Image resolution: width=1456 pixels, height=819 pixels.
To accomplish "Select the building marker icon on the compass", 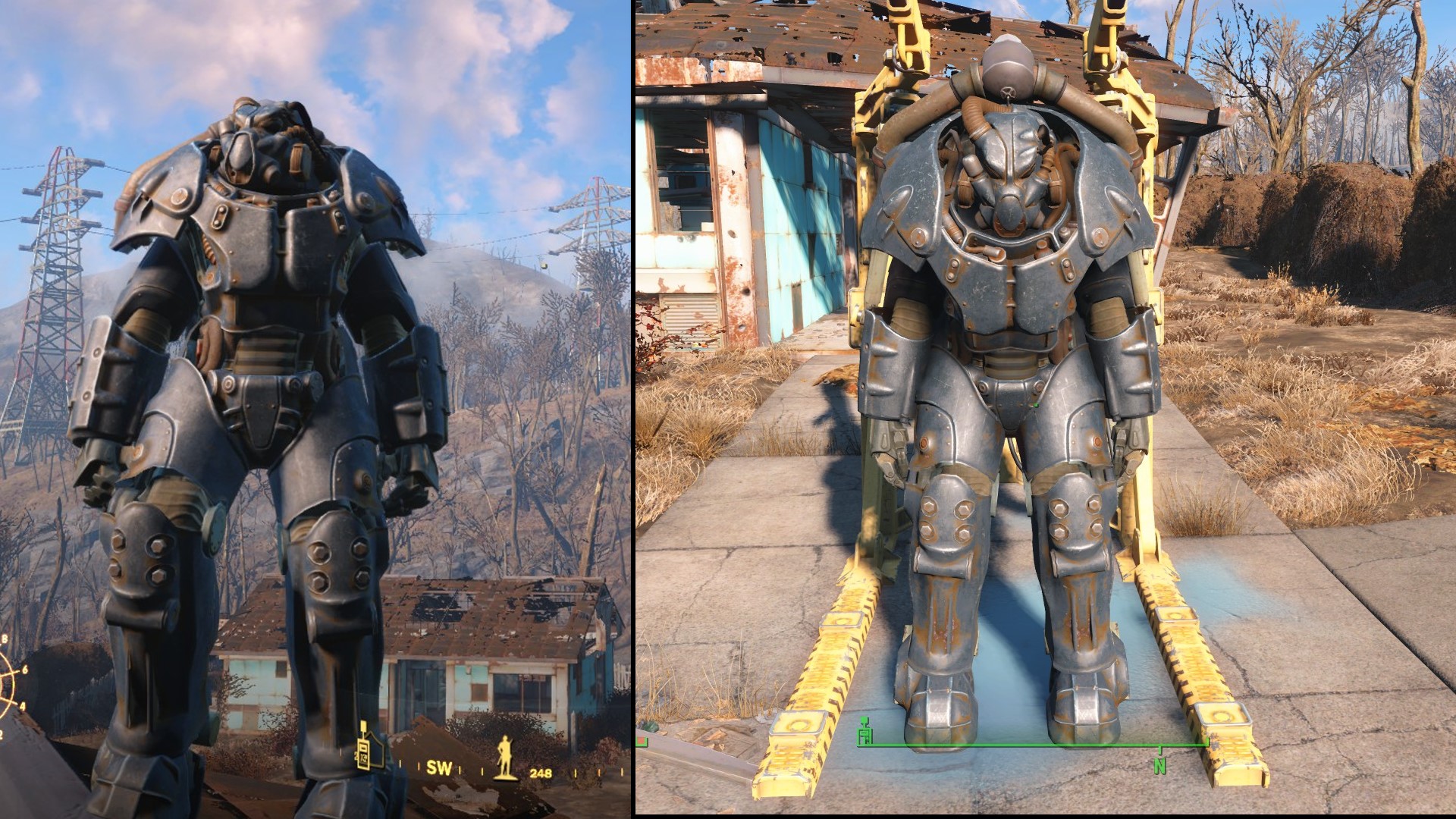I will click(370, 751).
